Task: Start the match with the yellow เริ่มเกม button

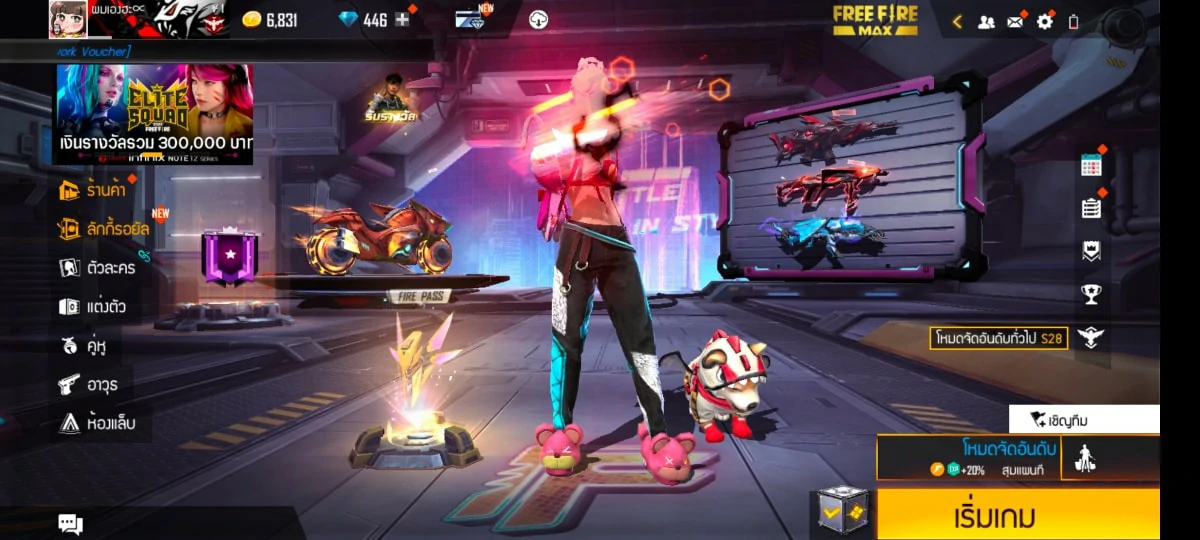Action: (x=1018, y=515)
